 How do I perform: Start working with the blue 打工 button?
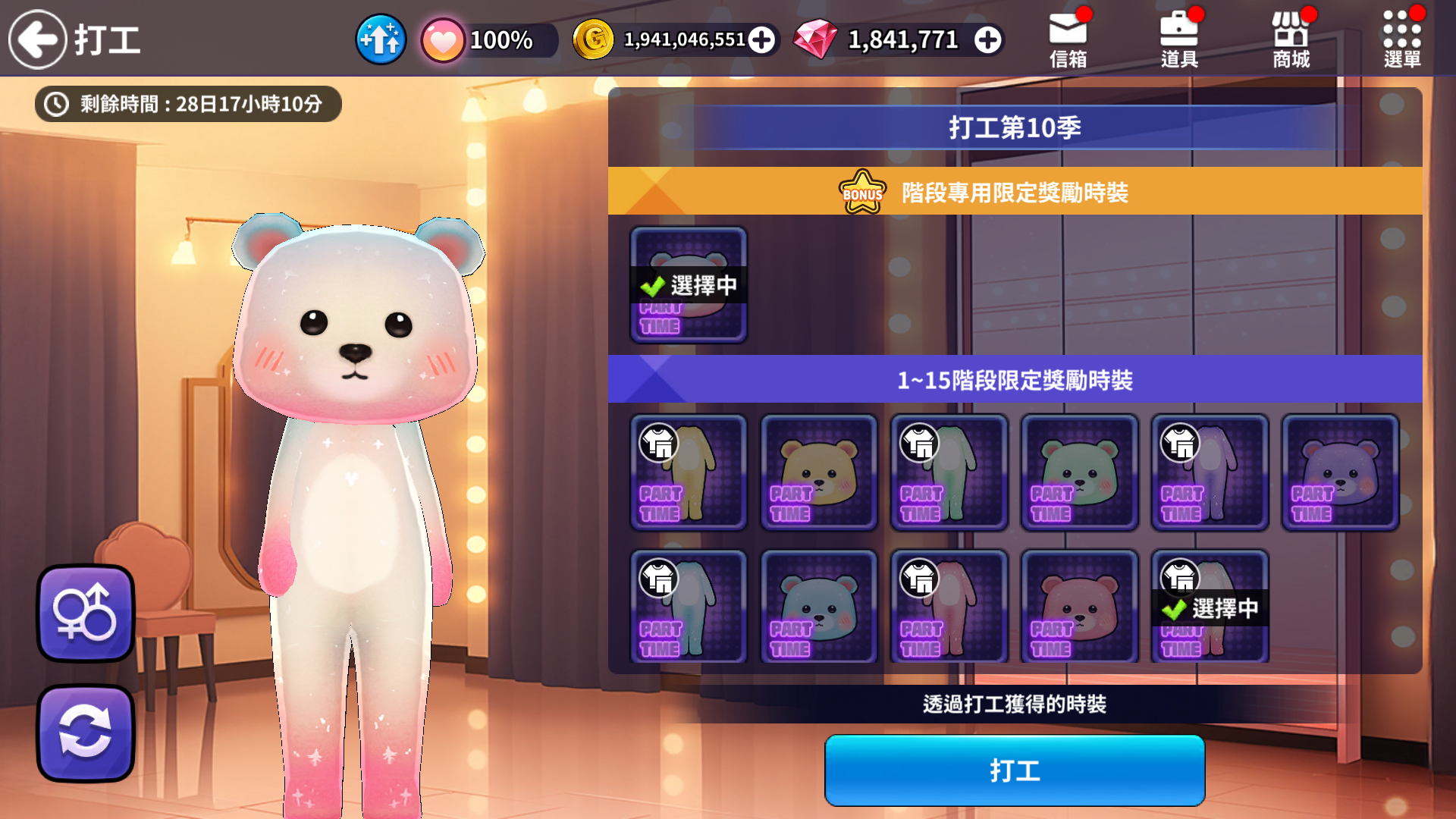1015,770
